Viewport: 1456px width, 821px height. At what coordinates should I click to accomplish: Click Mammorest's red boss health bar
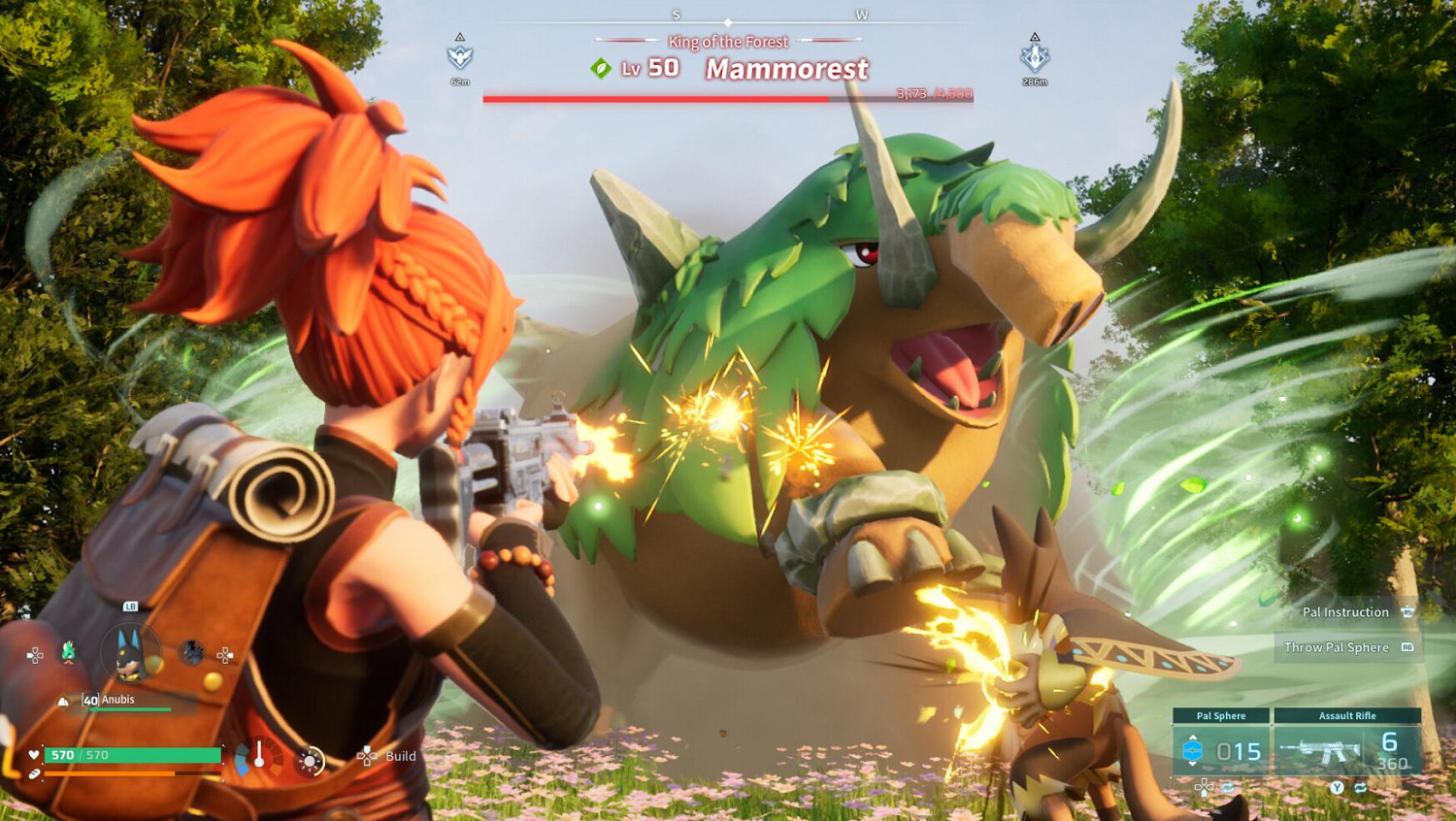728,98
